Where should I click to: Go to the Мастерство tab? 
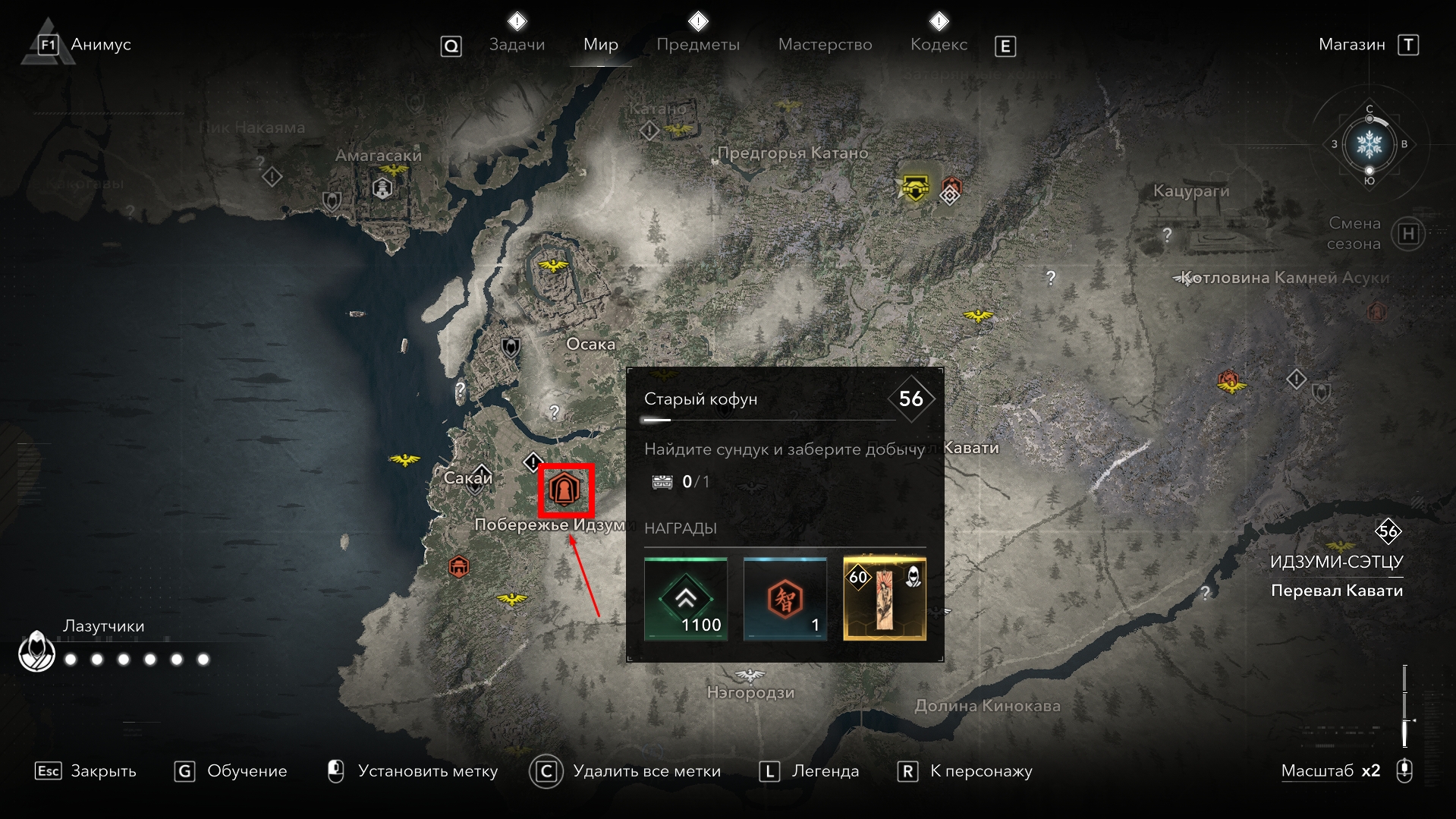[825, 45]
